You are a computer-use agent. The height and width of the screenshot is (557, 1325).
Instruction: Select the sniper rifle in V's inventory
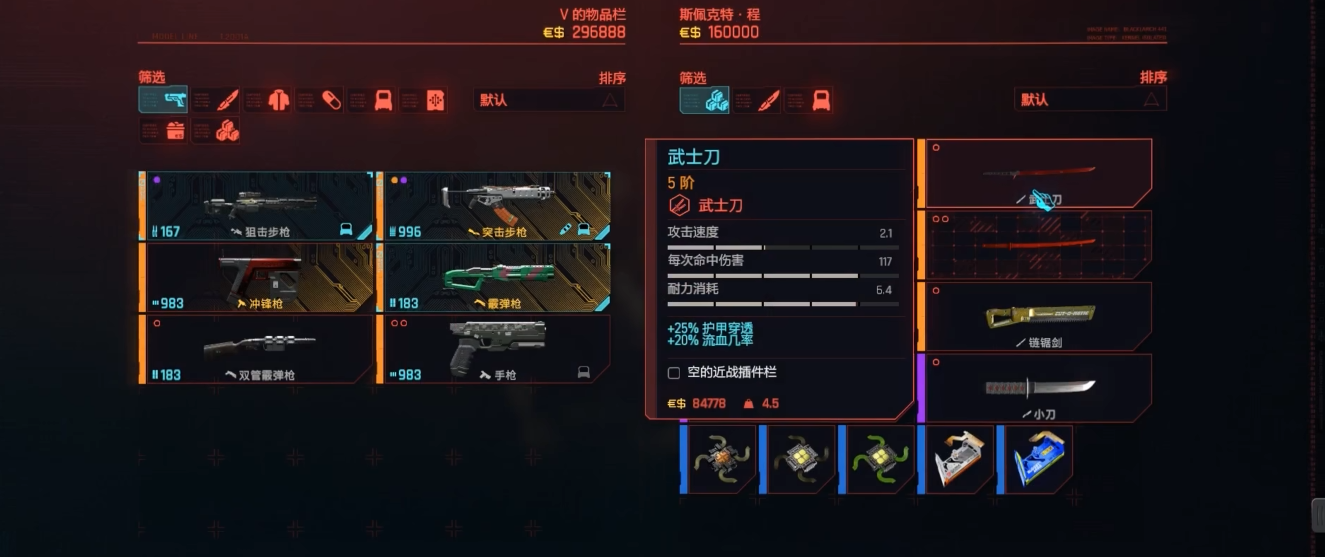[x=259, y=206]
